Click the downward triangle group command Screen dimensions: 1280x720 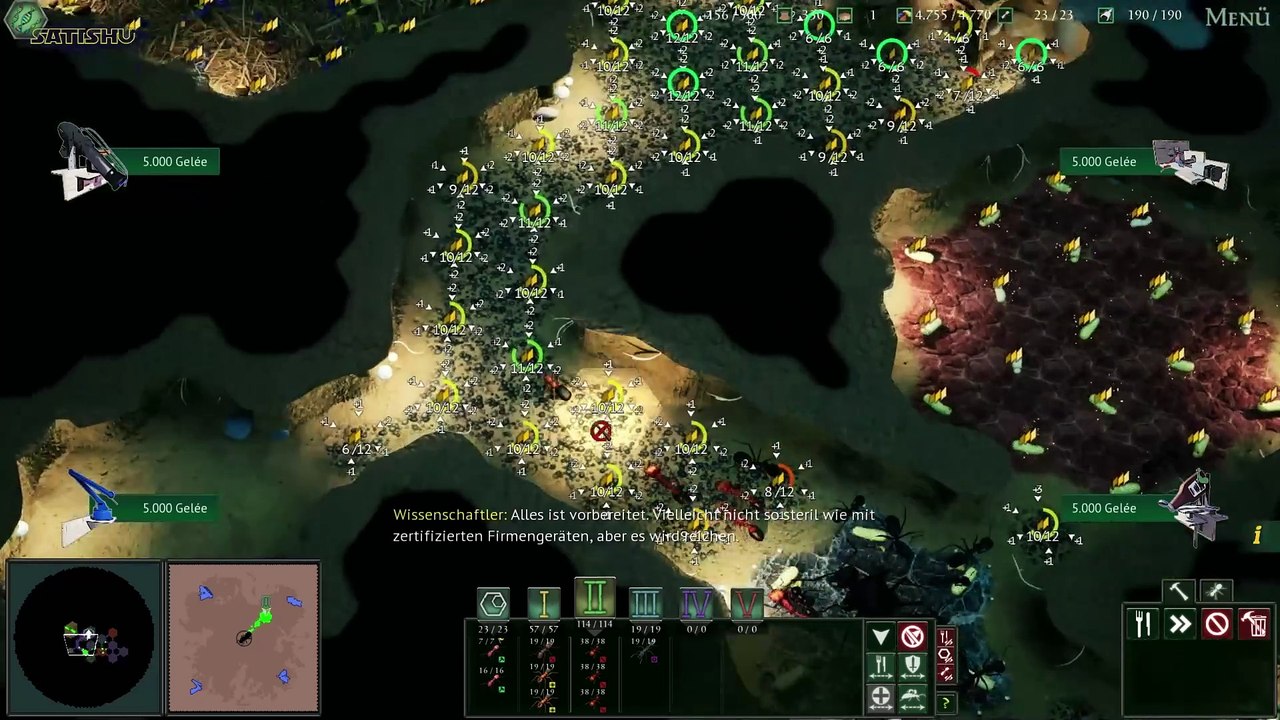click(x=881, y=637)
